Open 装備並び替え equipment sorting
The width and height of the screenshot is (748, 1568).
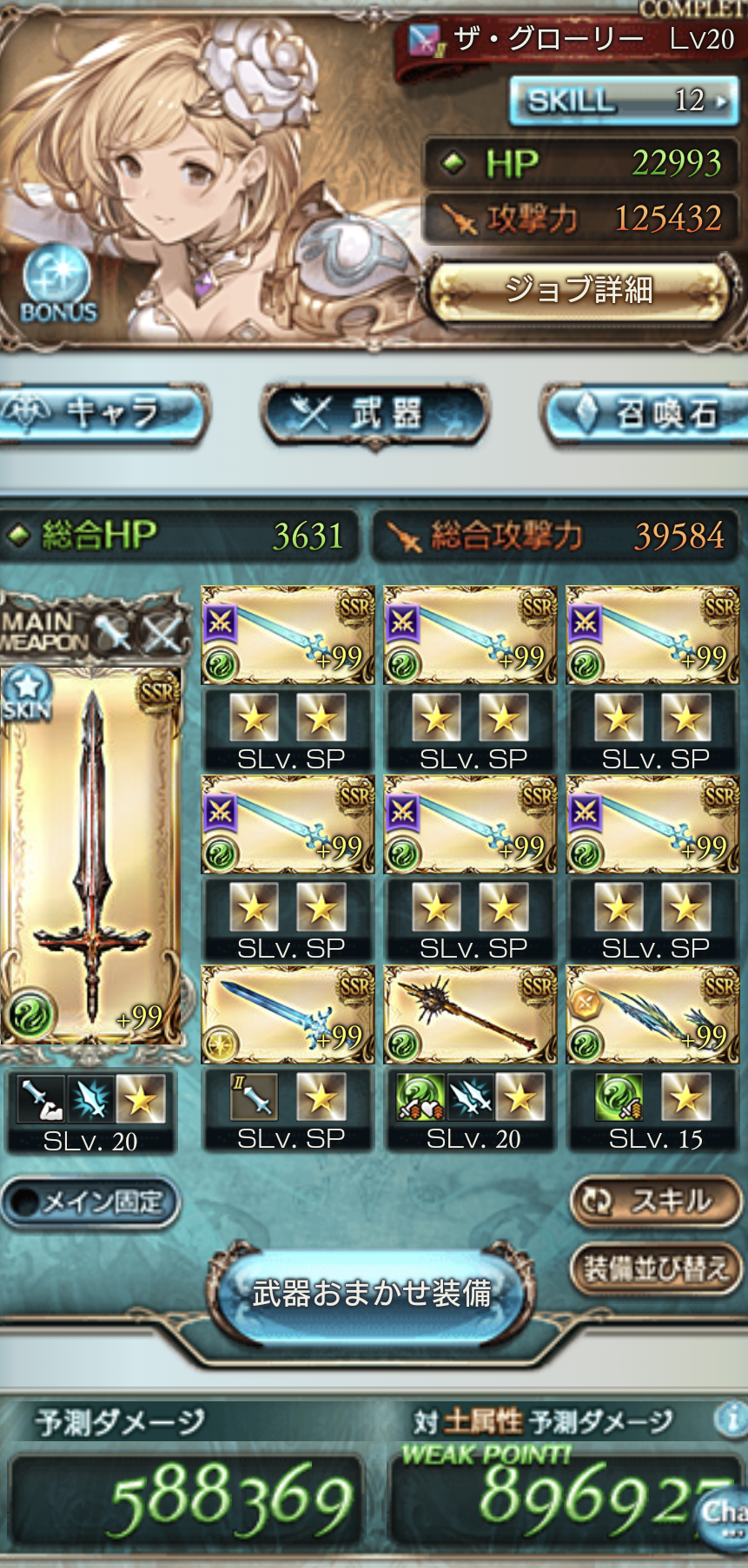(656, 1269)
